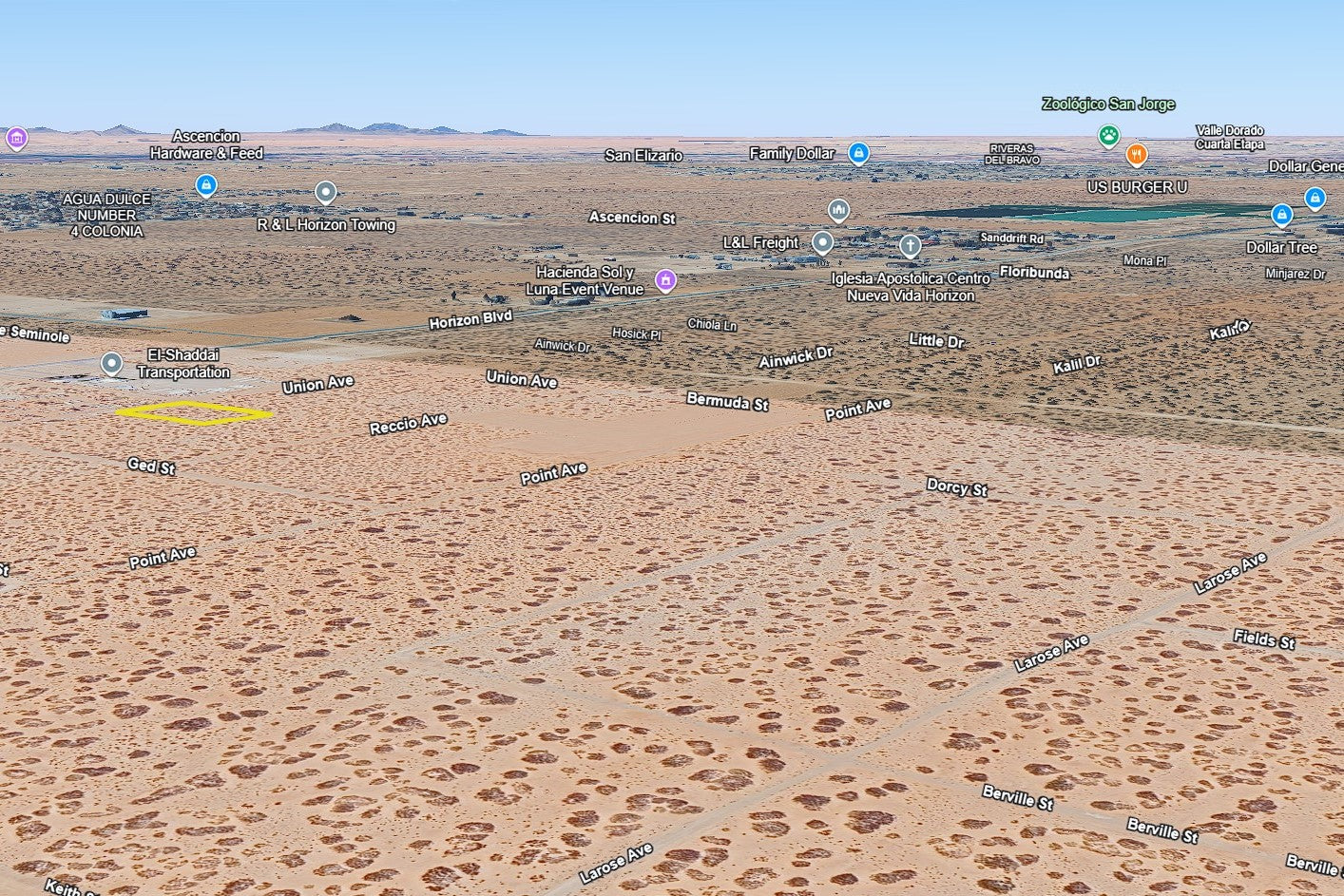1344x896 pixels.
Task: Click the Dollar General shopping pin
Action: tap(1315, 198)
